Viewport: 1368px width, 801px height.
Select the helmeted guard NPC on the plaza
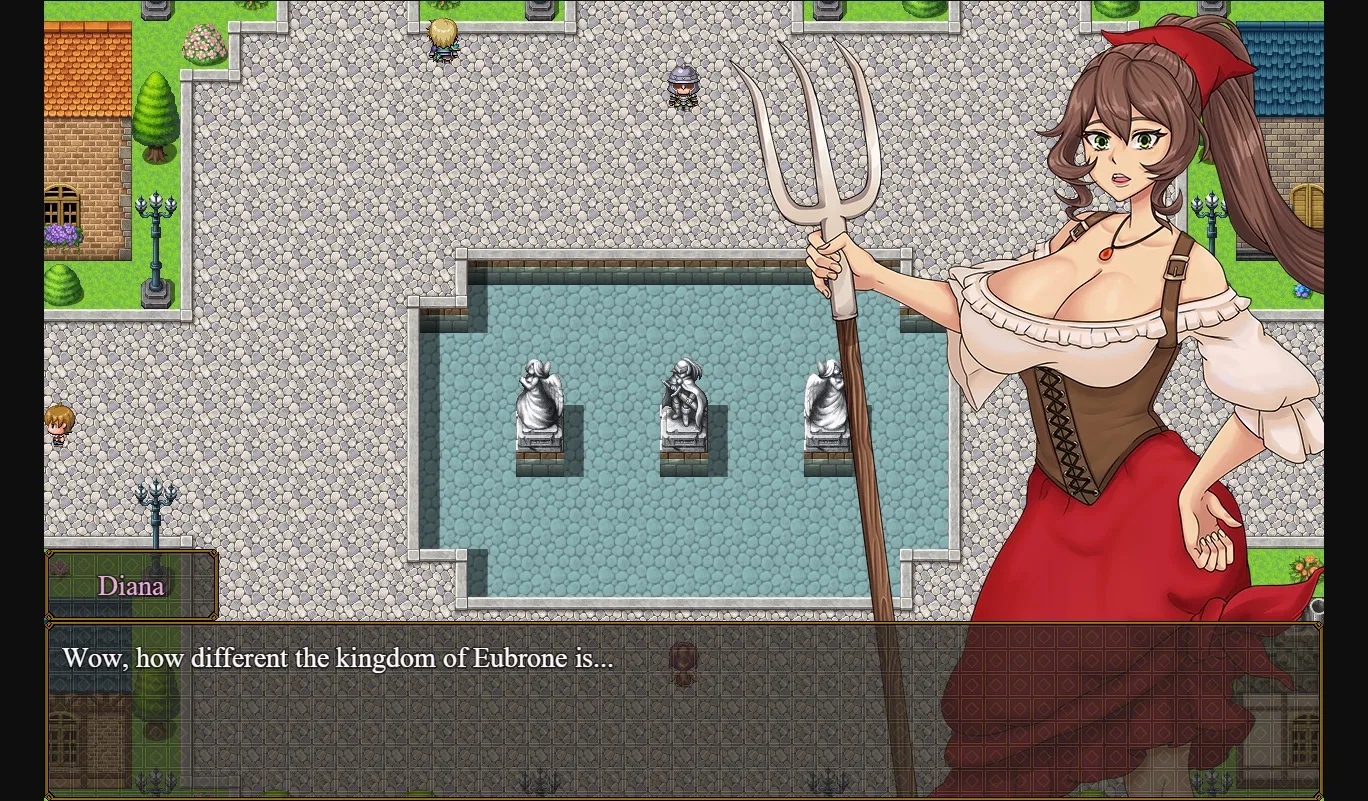click(x=683, y=88)
